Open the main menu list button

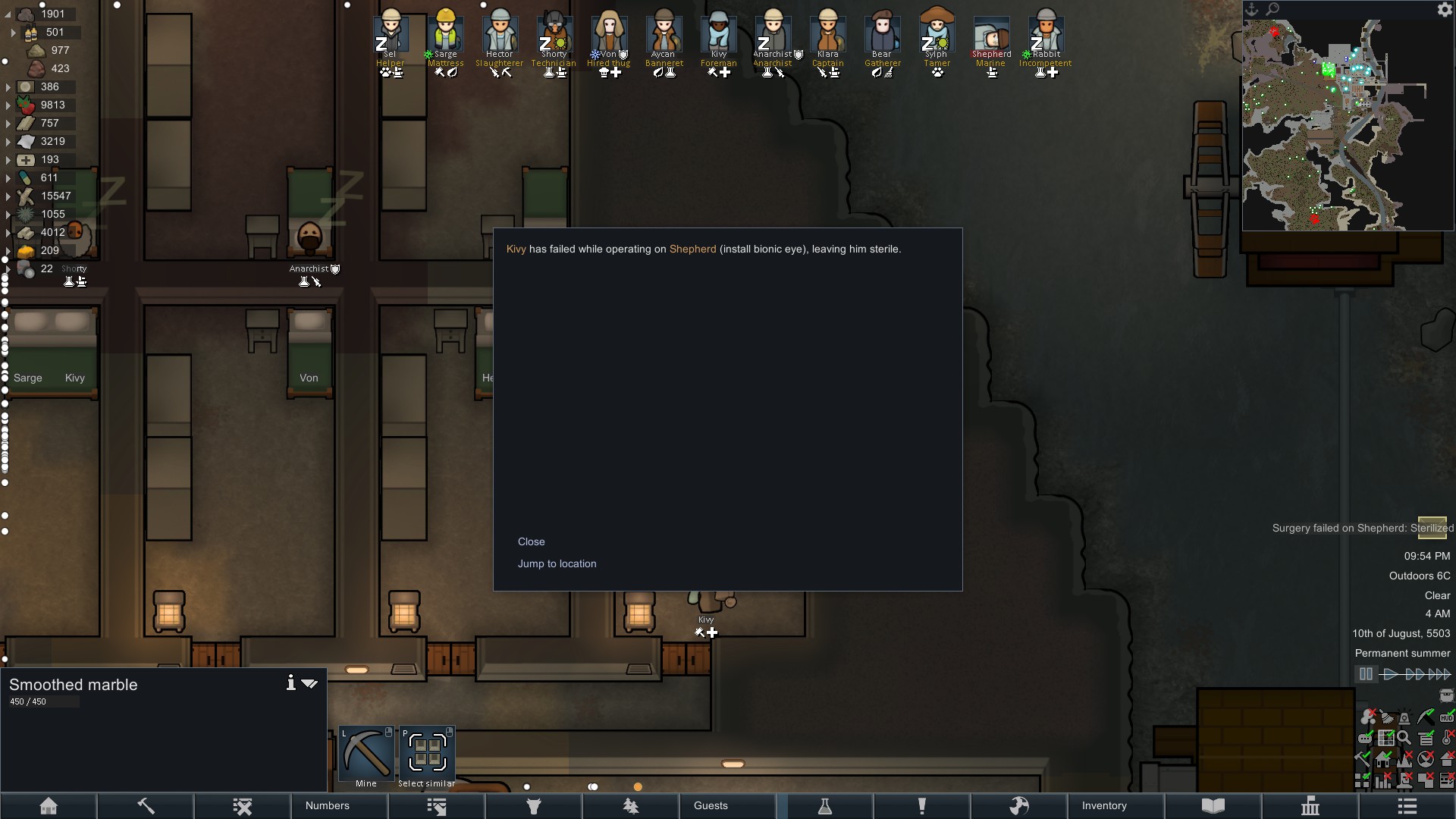pos(1407,805)
